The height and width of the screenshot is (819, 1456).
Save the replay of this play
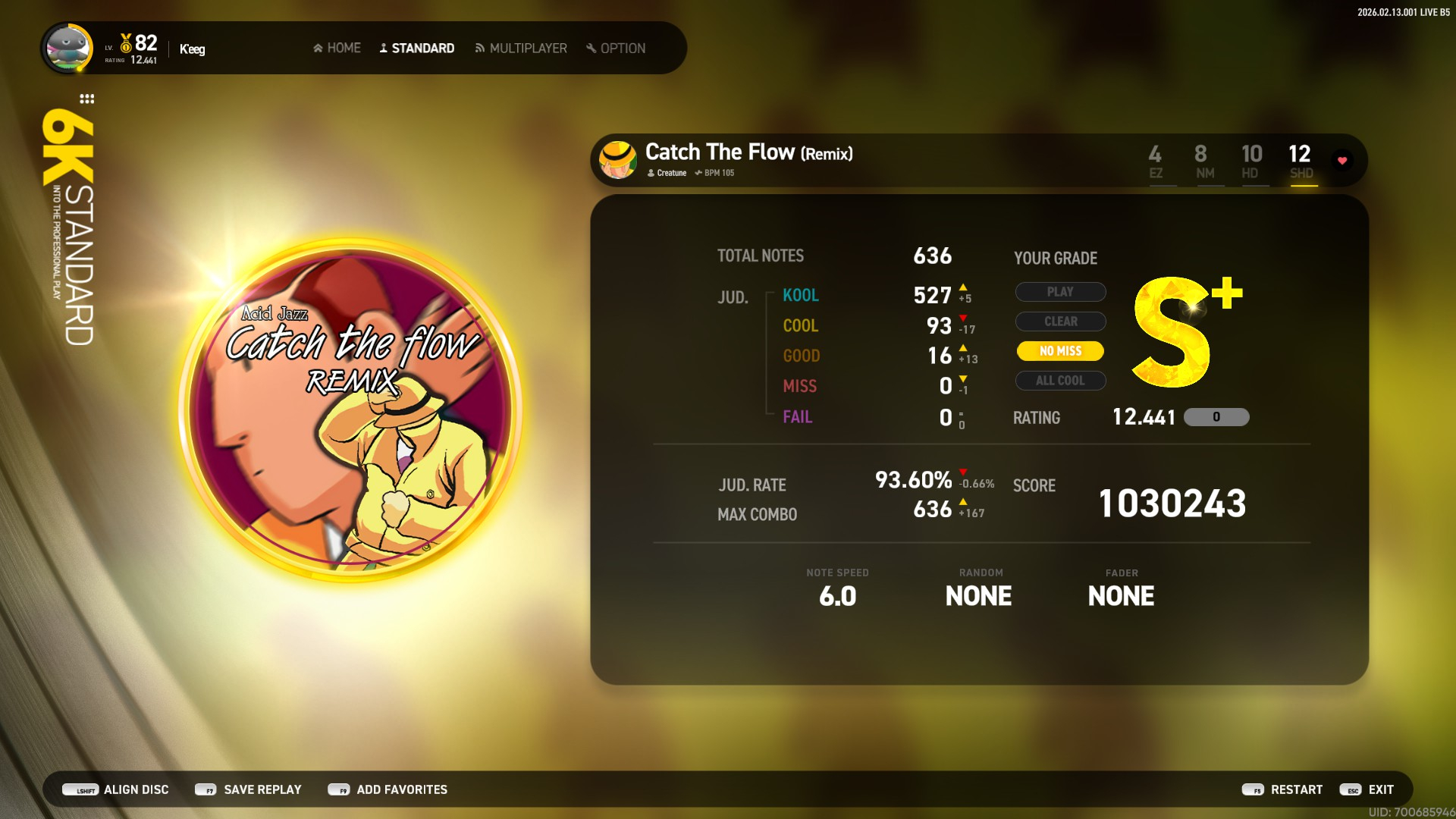[x=248, y=789]
